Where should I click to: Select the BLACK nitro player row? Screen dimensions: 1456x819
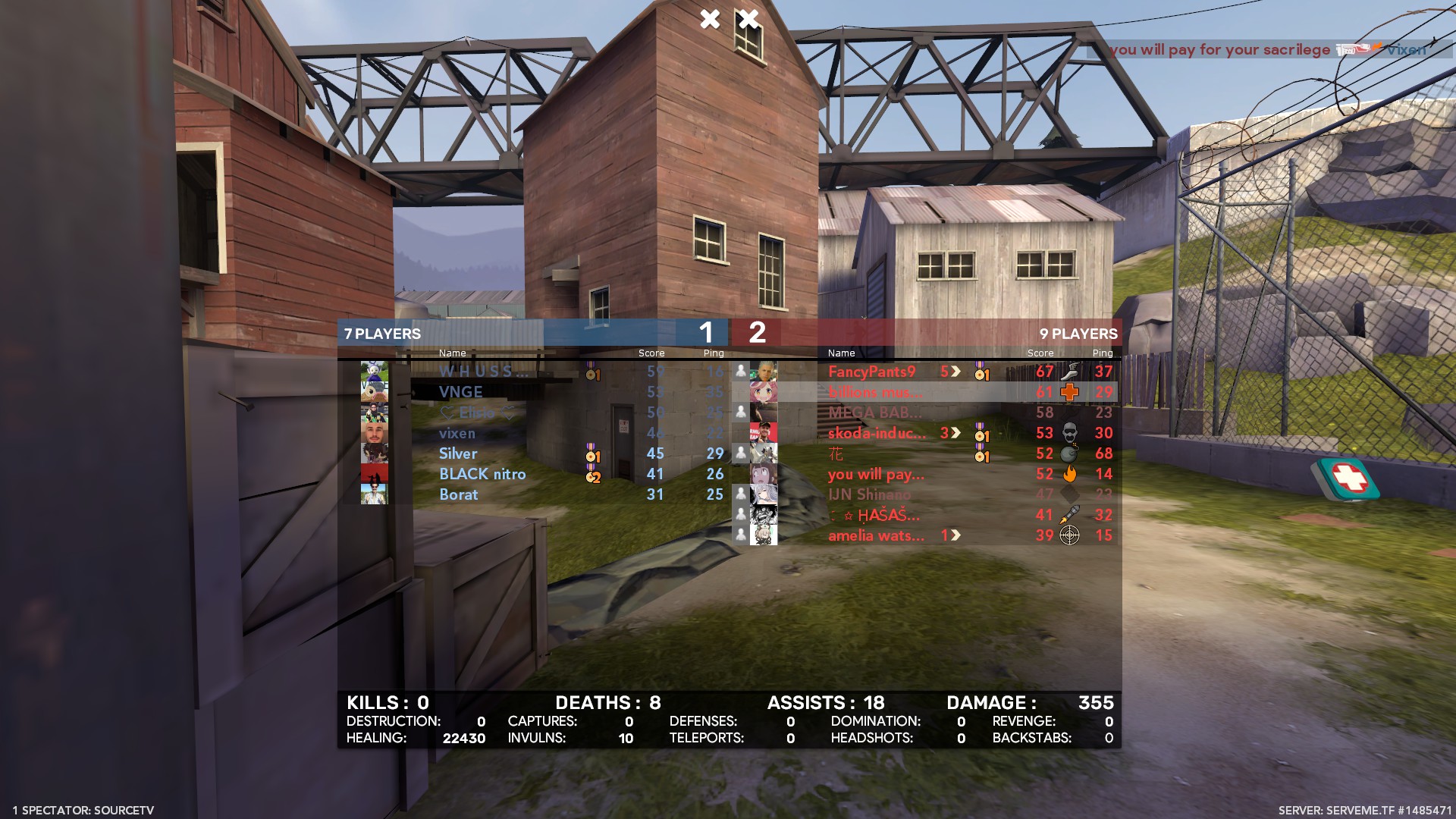(482, 474)
